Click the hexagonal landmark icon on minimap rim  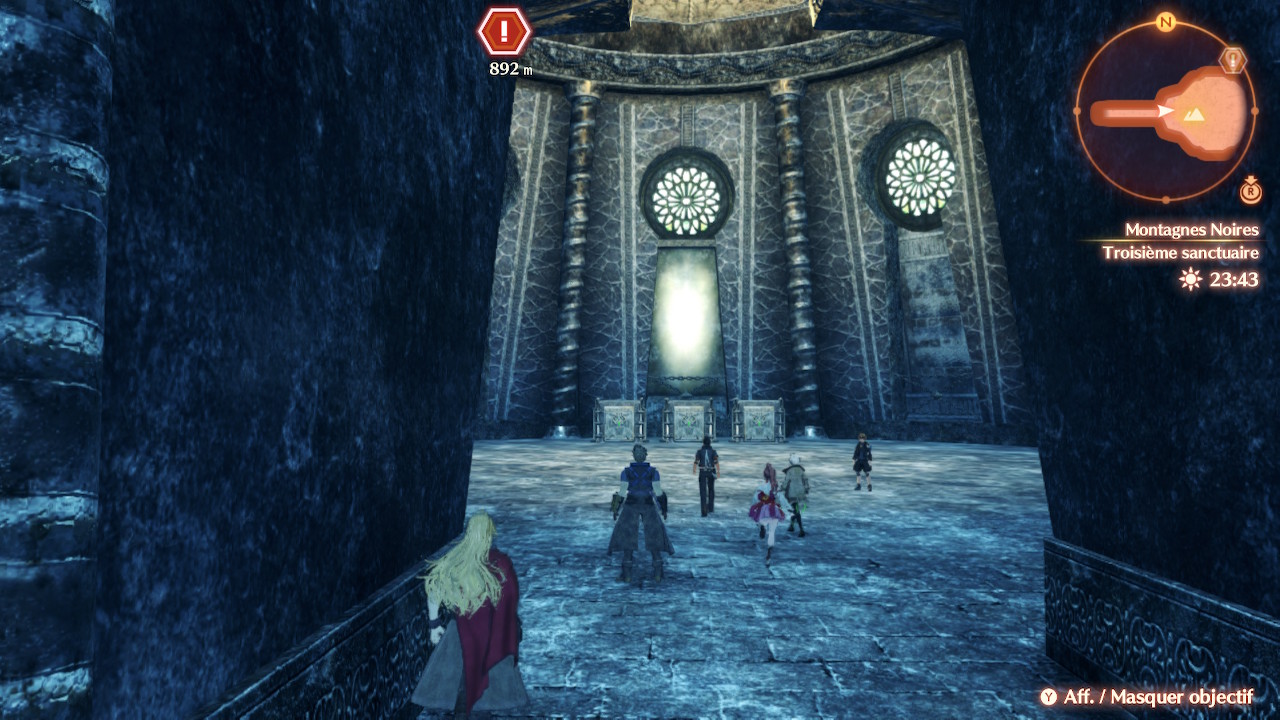(x=1235, y=61)
